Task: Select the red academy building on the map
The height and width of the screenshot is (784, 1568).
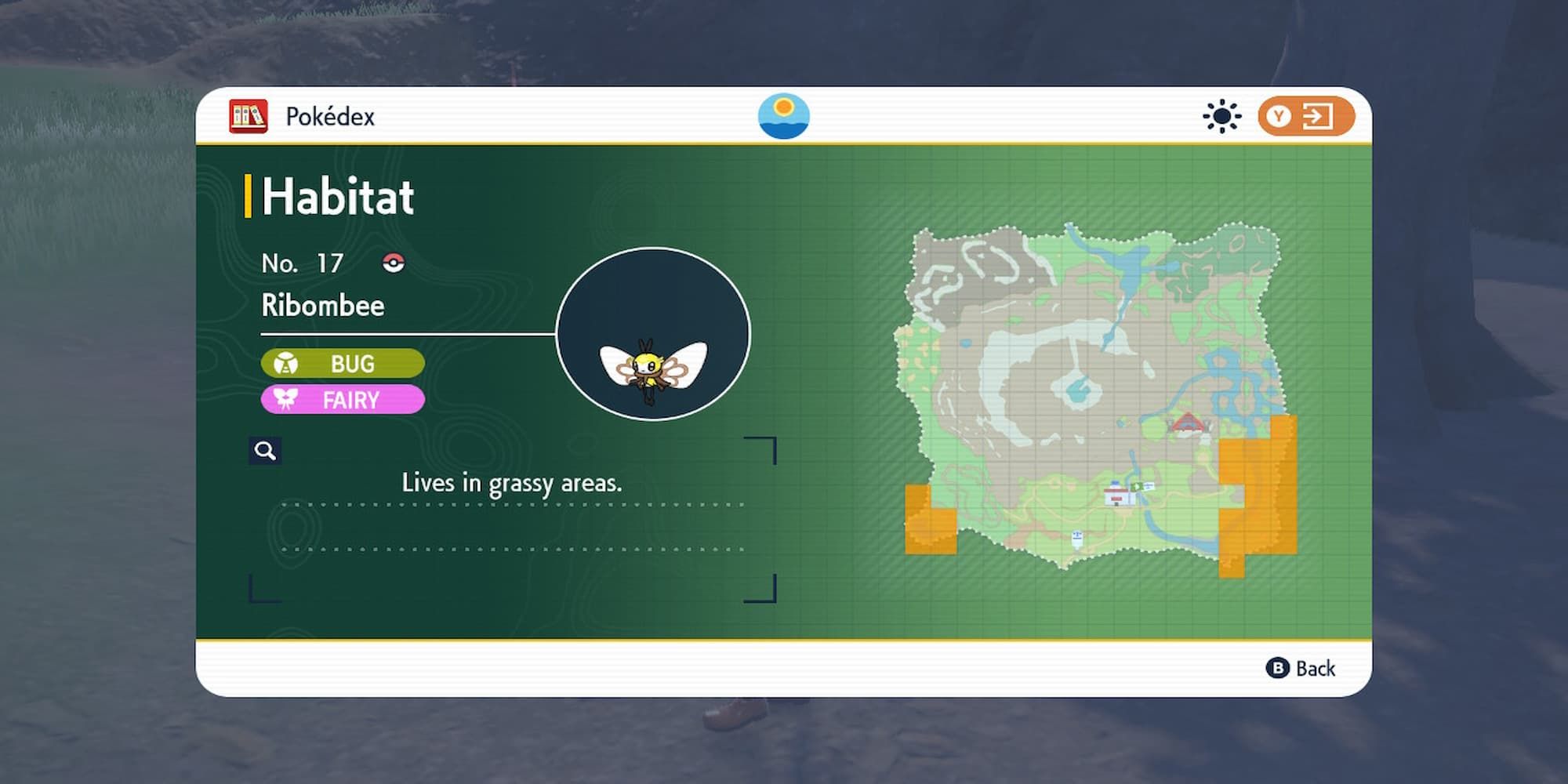Action: point(1186,423)
